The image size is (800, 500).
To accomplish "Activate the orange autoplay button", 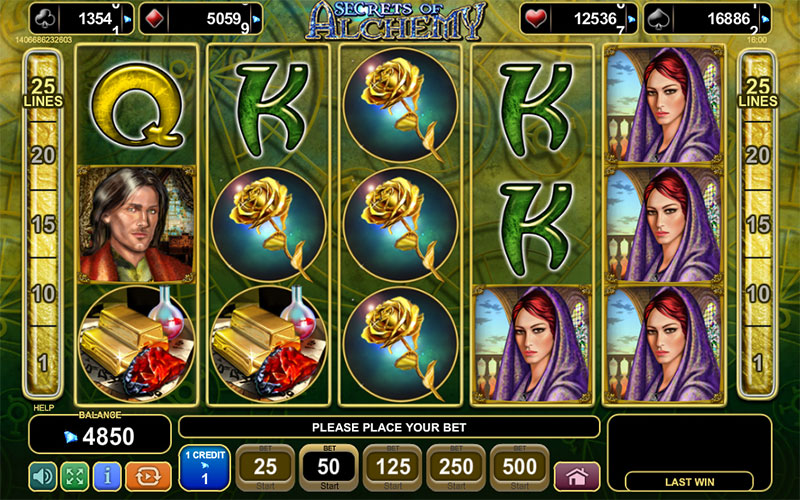I will pos(145,475).
